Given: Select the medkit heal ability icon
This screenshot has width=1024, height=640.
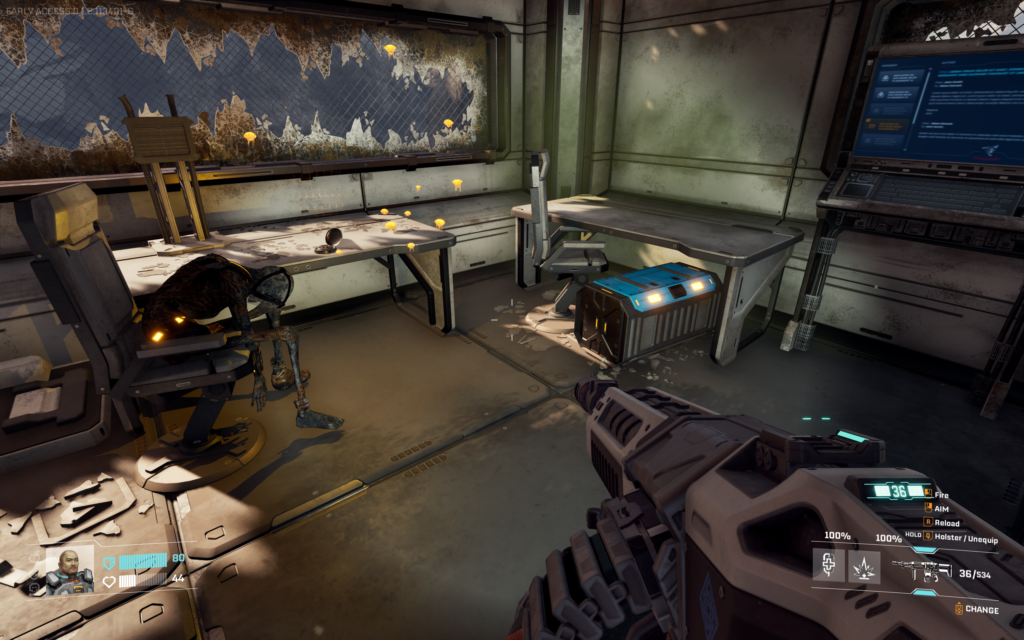Looking at the screenshot, I should 828,566.
